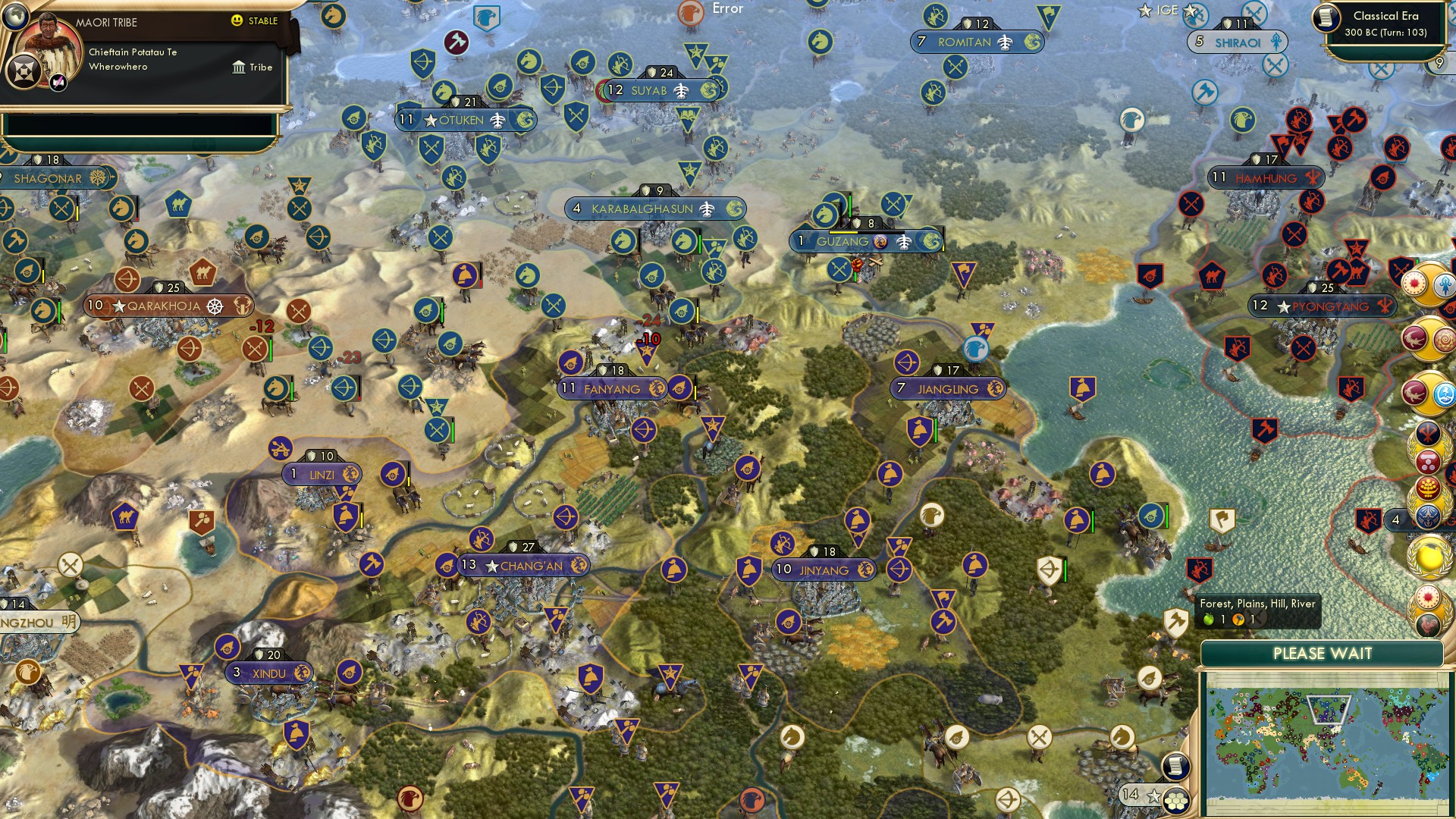Click the hammer production icon in the tile tooltip
This screenshot has height=819, width=1456.
pyautogui.click(x=1238, y=620)
